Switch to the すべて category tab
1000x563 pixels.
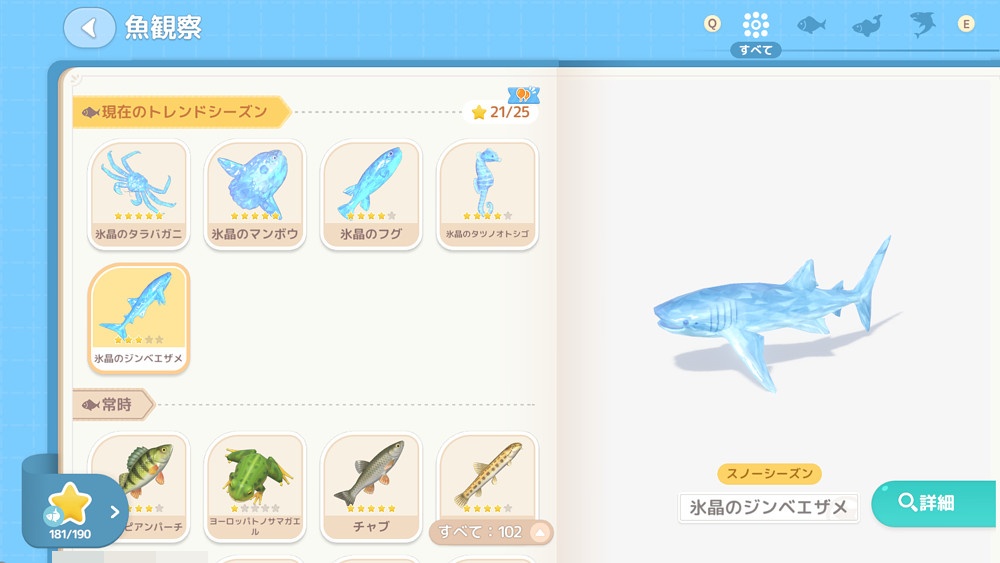click(756, 26)
